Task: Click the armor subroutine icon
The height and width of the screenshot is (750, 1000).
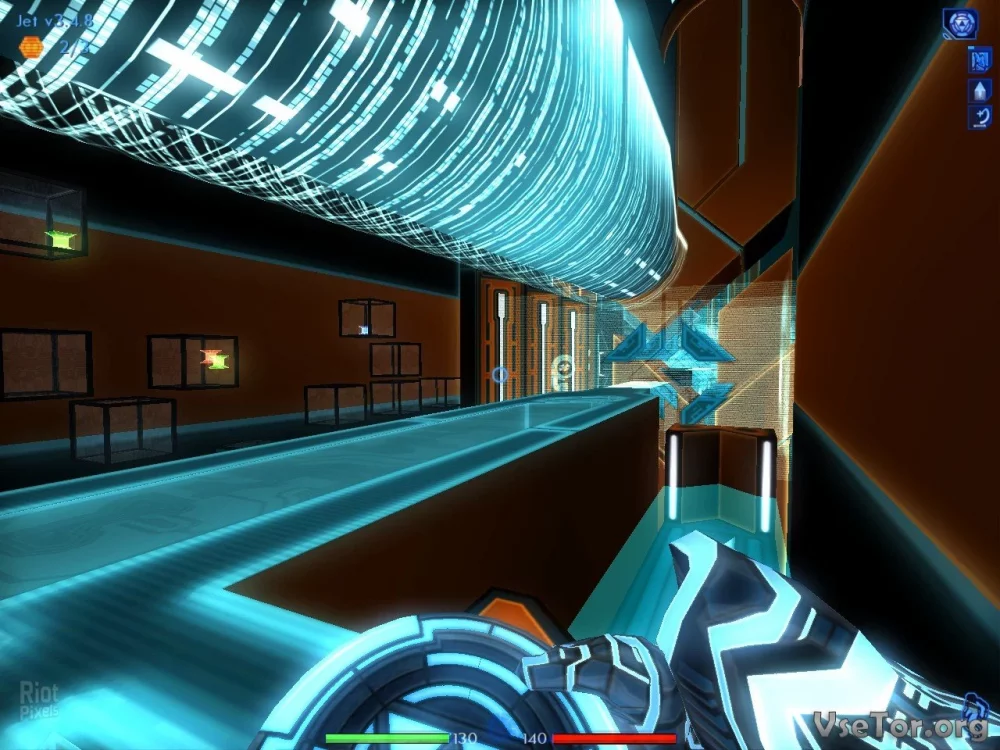Action: (979, 60)
